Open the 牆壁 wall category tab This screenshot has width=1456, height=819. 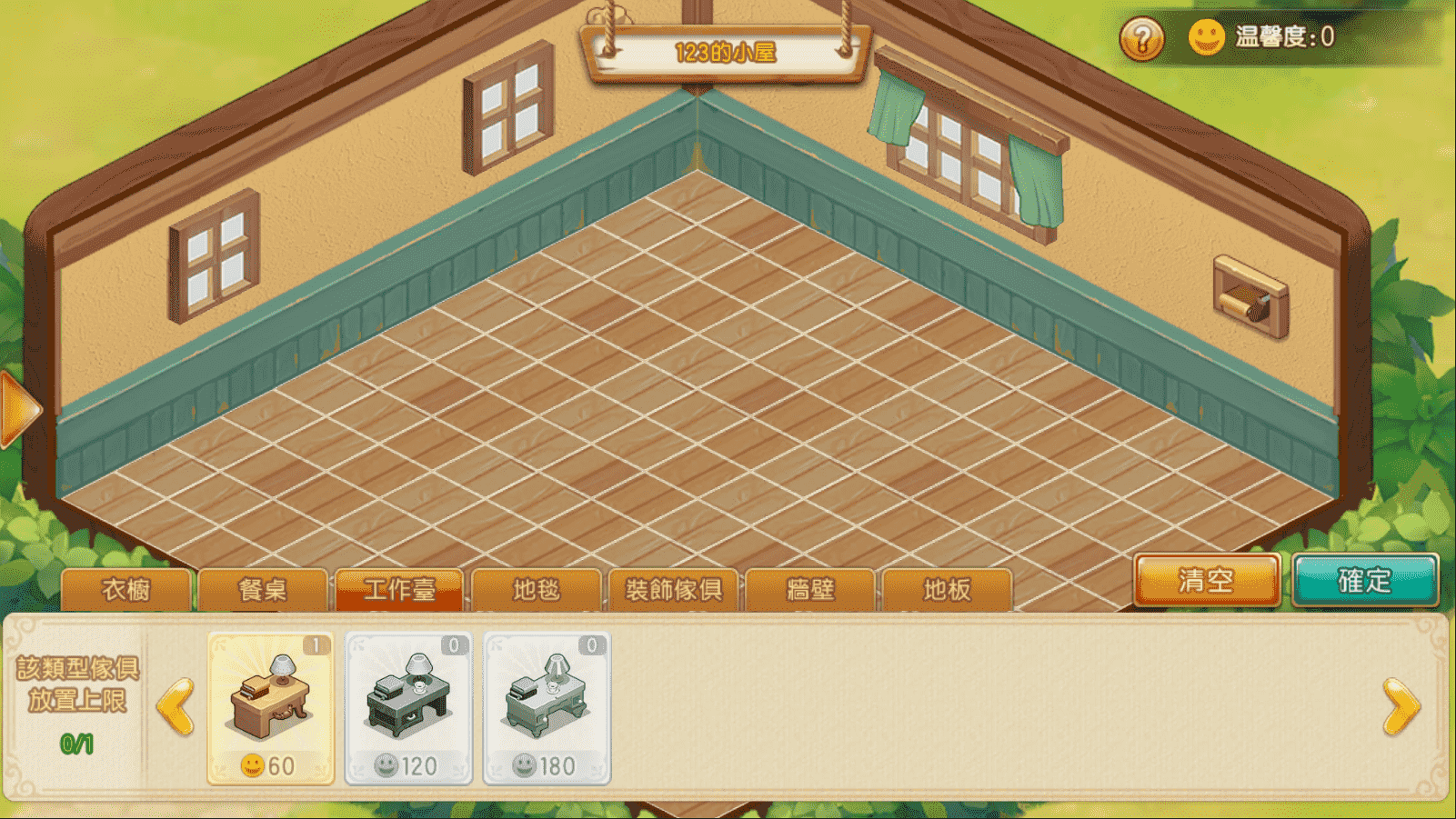pos(810,590)
